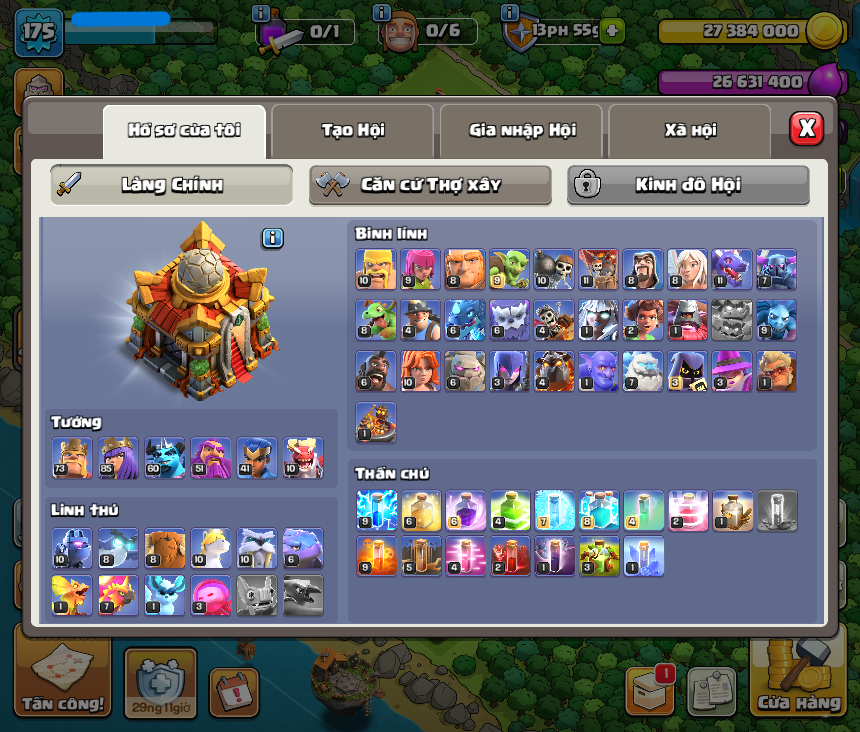Open the calendar events icon

tap(234, 691)
